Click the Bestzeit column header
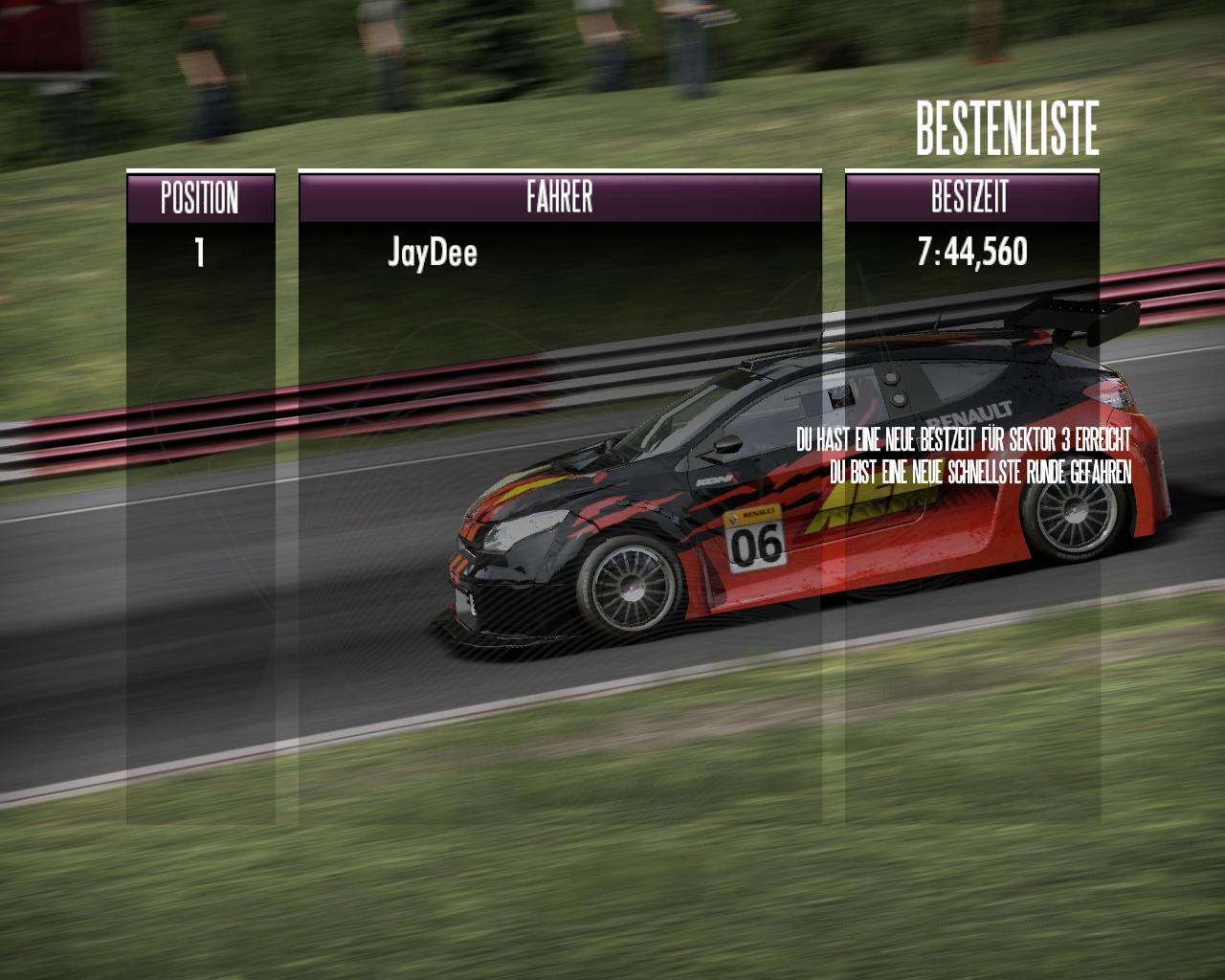 [x=970, y=197]
